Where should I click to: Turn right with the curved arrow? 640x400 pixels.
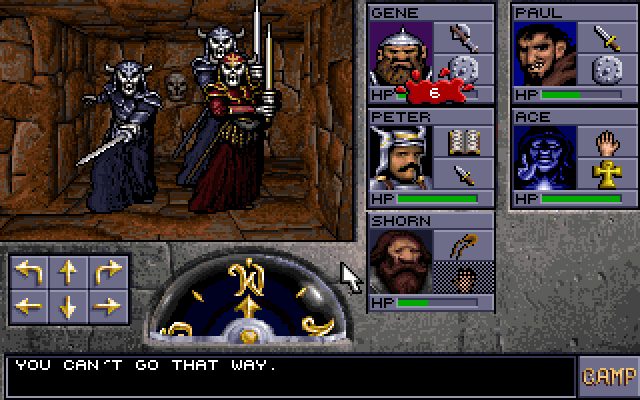[105, 272]
